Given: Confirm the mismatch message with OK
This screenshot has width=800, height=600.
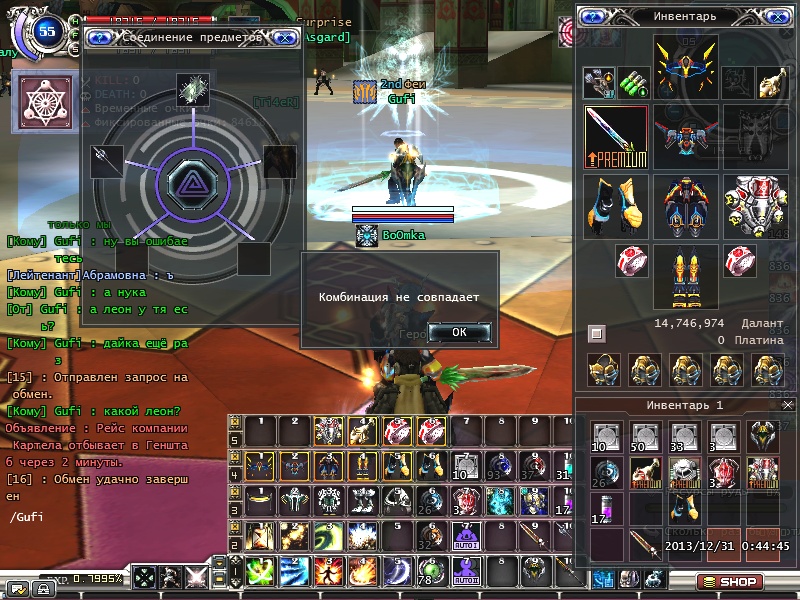Looking at the screenshot, I should (459, 332).
